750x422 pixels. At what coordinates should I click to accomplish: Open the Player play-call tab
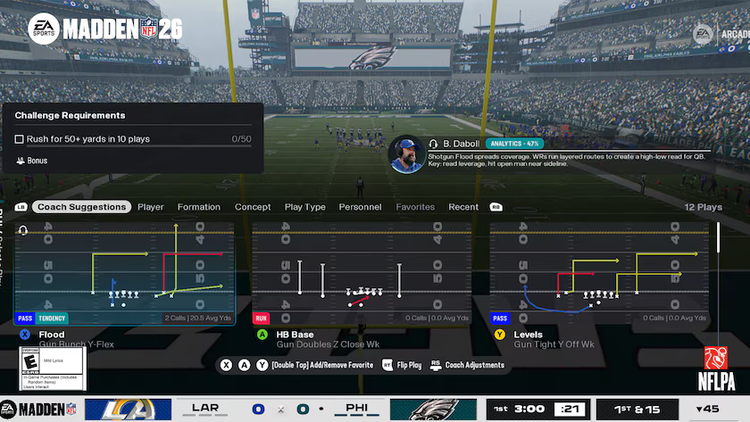pyautogui.click(x=151, y=207)
